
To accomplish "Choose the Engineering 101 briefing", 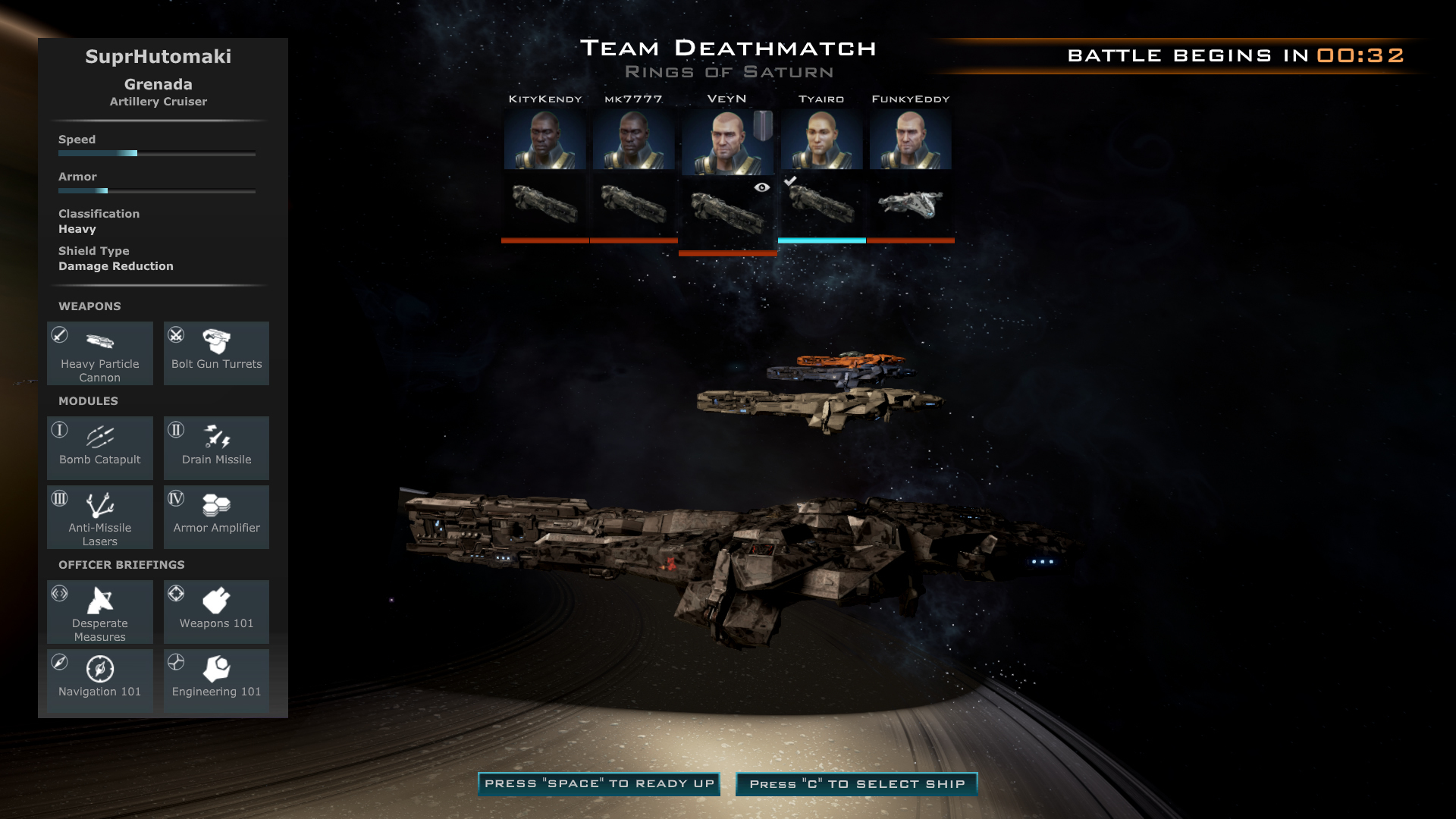I will pos(216,680).
